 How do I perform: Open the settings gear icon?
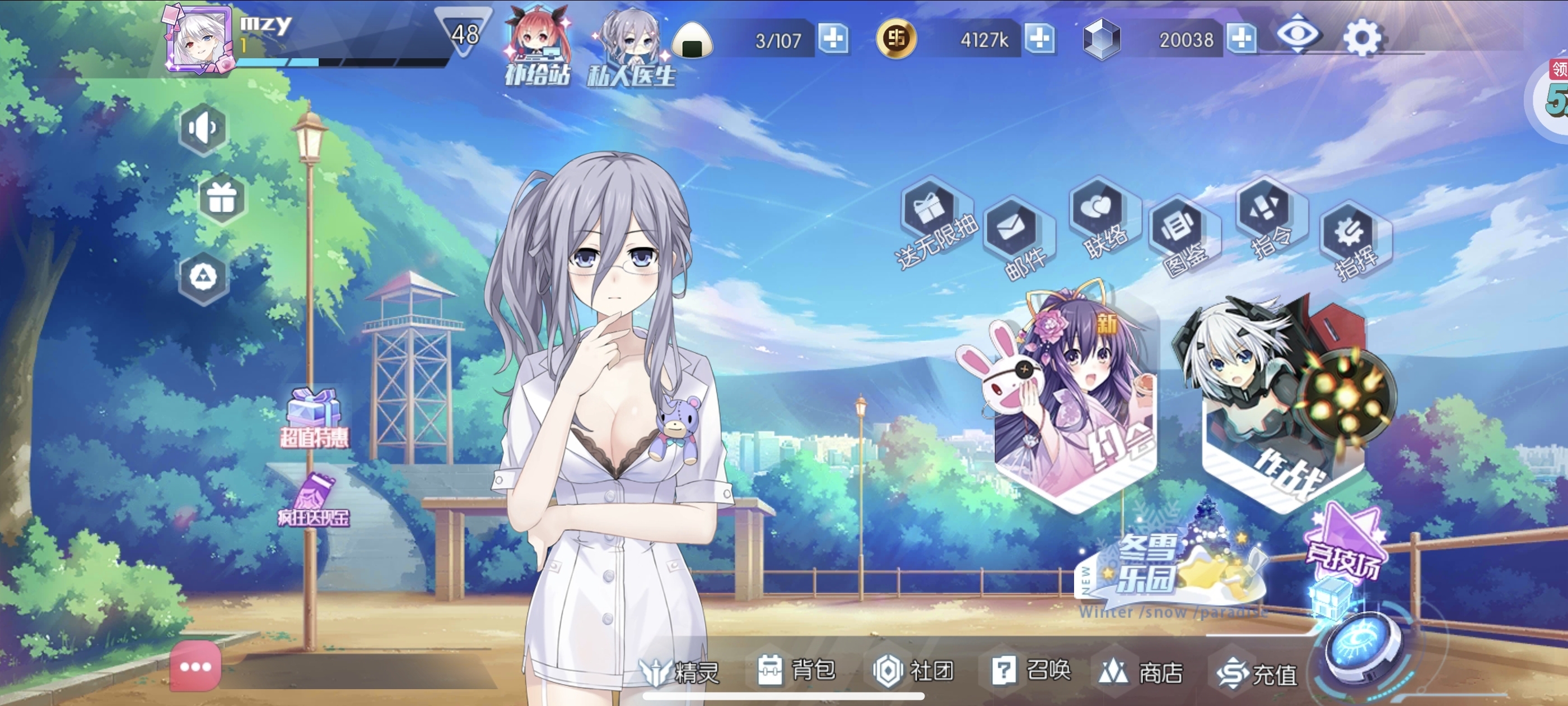1362,38
